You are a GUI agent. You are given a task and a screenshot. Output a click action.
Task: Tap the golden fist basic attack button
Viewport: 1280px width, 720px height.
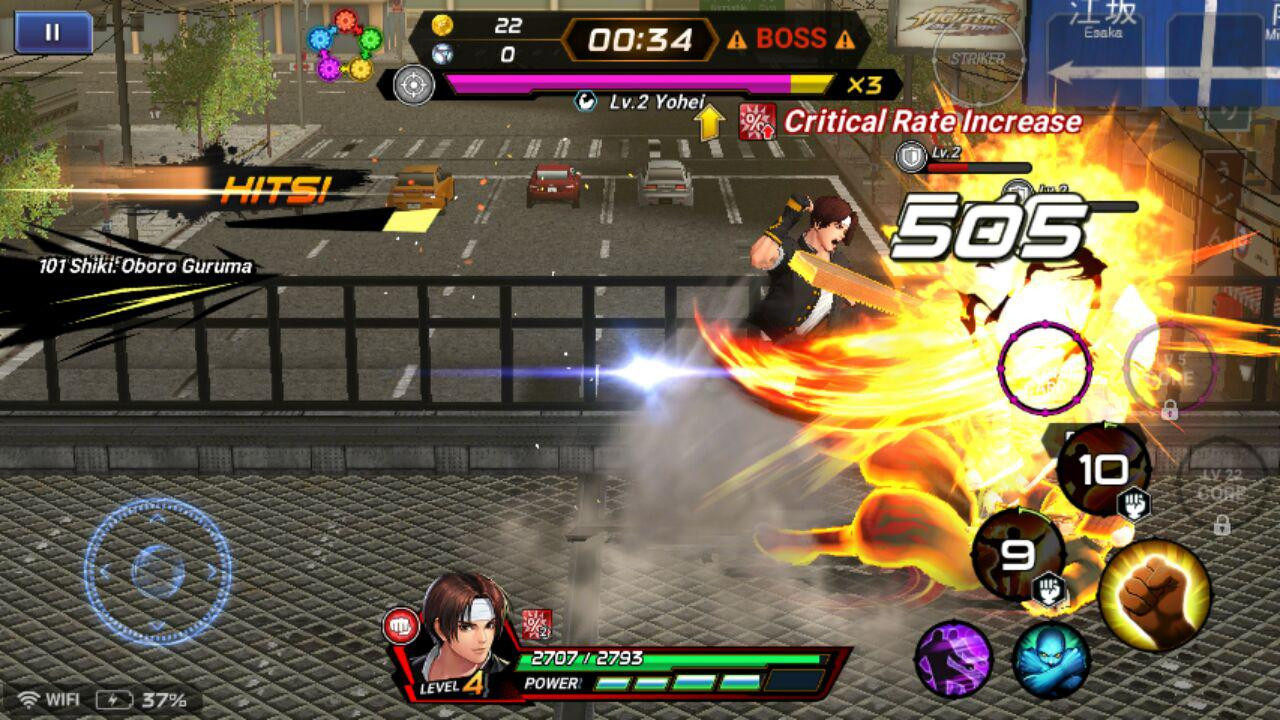click(1154, 595)
